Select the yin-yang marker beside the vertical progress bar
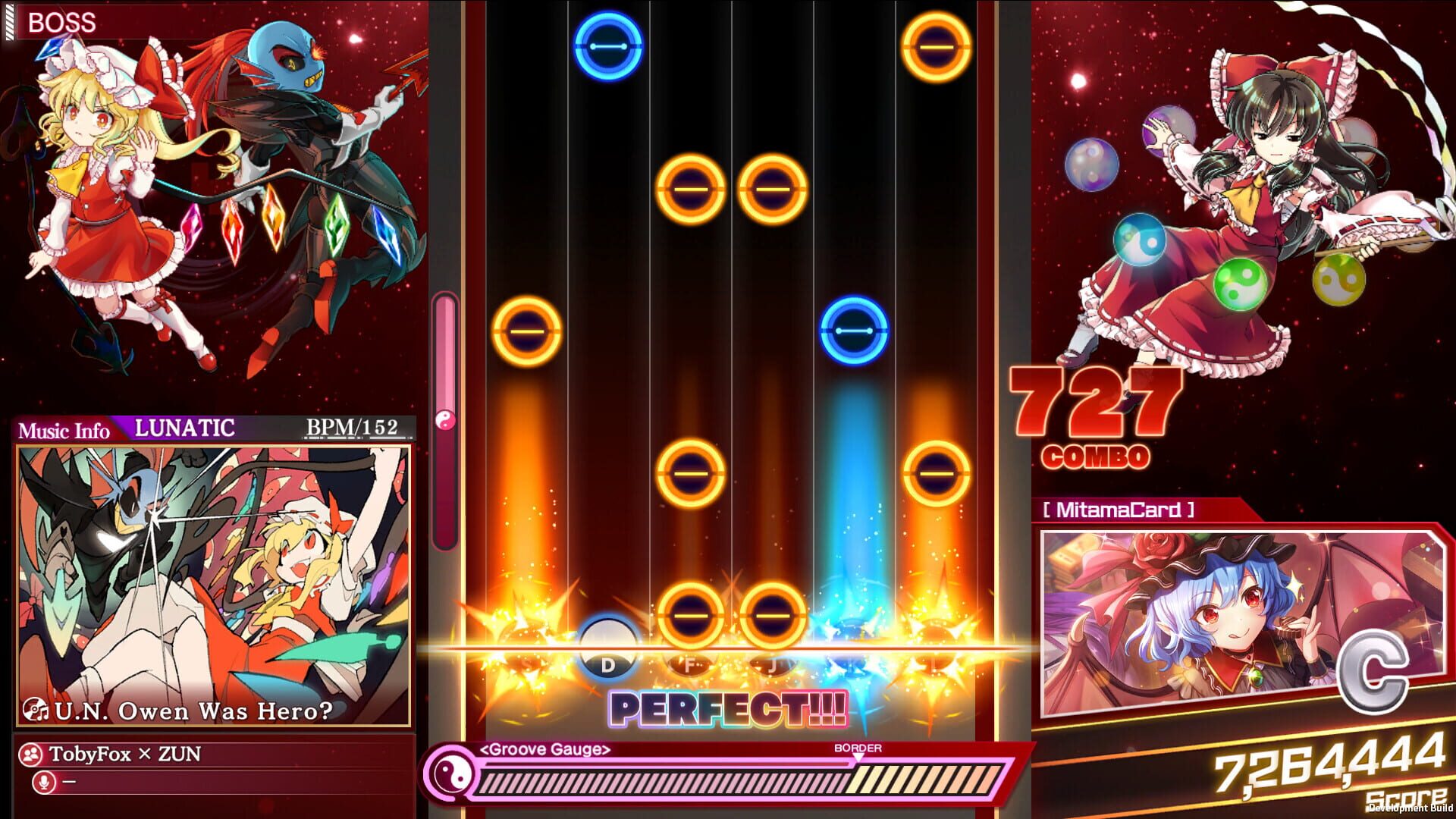Screen dimensions: 1456x819 (x=444, y=420)
